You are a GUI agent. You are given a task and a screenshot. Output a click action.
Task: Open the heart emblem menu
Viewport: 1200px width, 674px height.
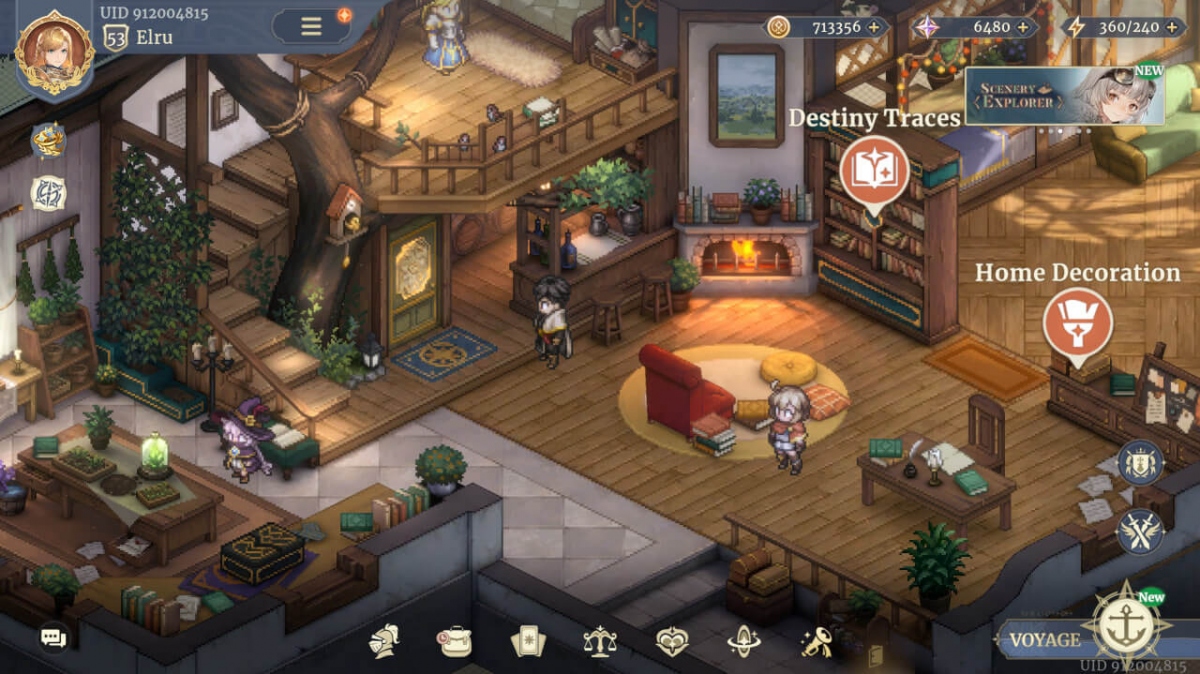tap(672, 640)
